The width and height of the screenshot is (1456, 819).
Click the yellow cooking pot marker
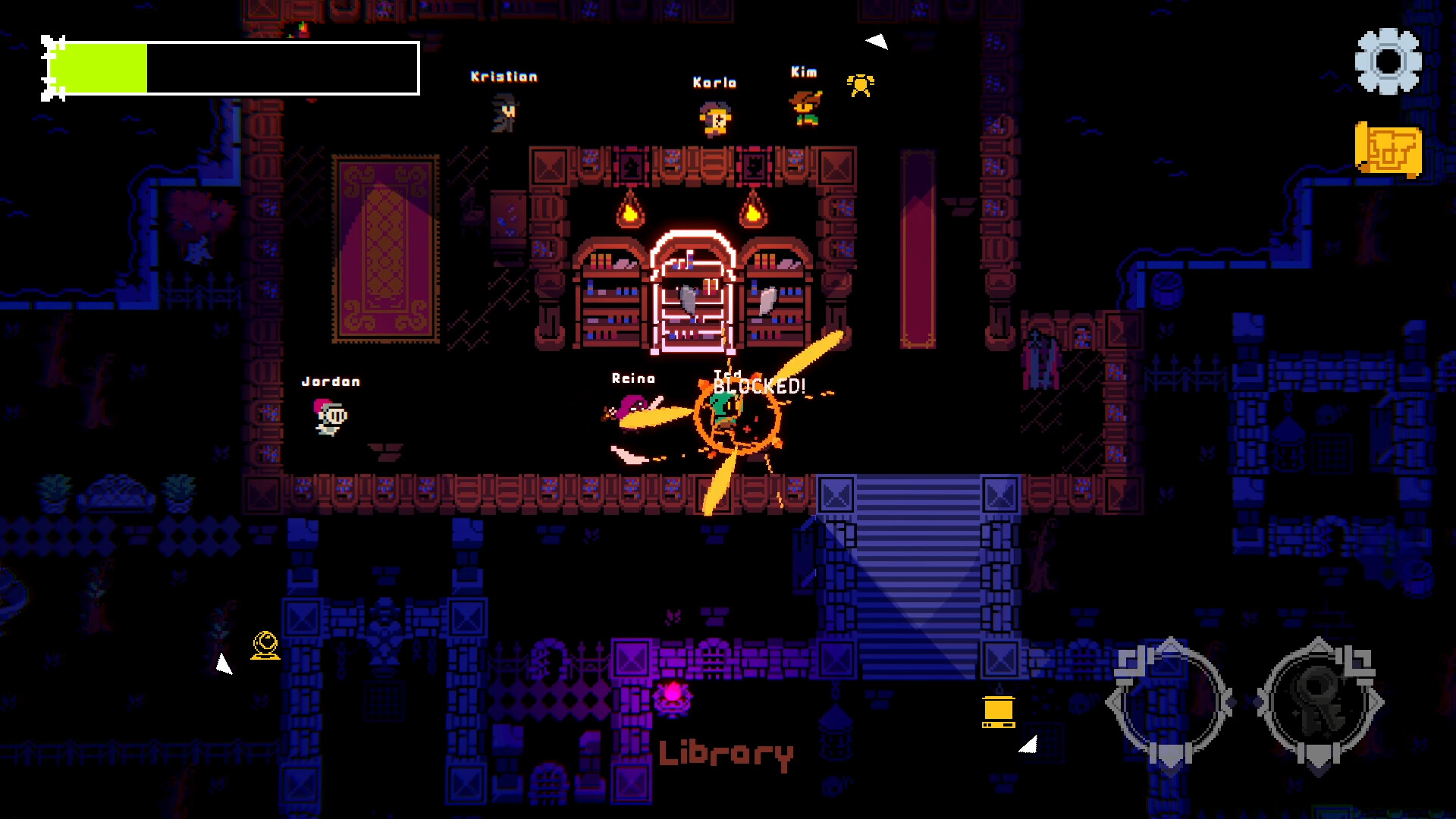[1000, 711]
